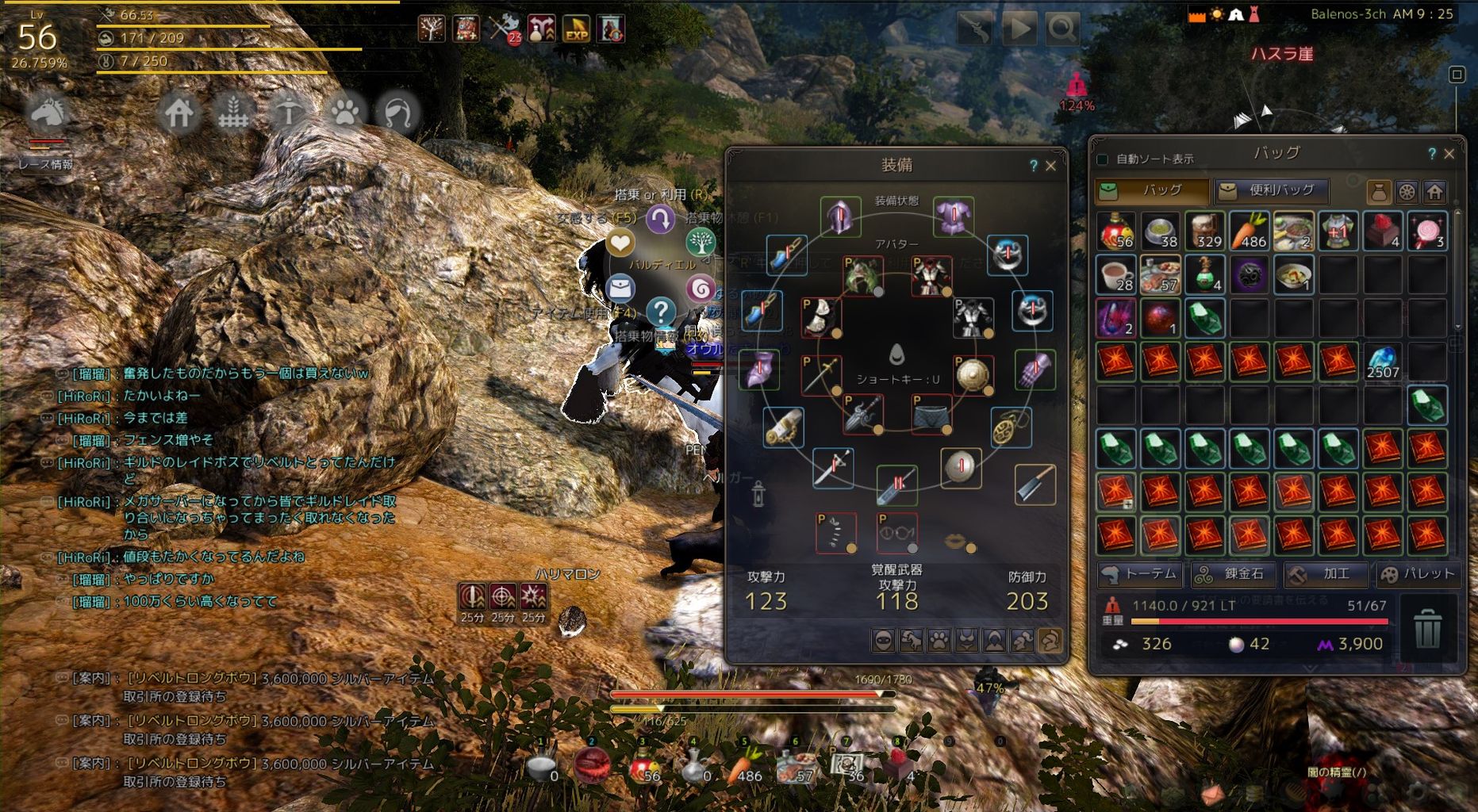Select the carrot stack of 486
Screen dimensions: 1478x812
pos(1249,231)
